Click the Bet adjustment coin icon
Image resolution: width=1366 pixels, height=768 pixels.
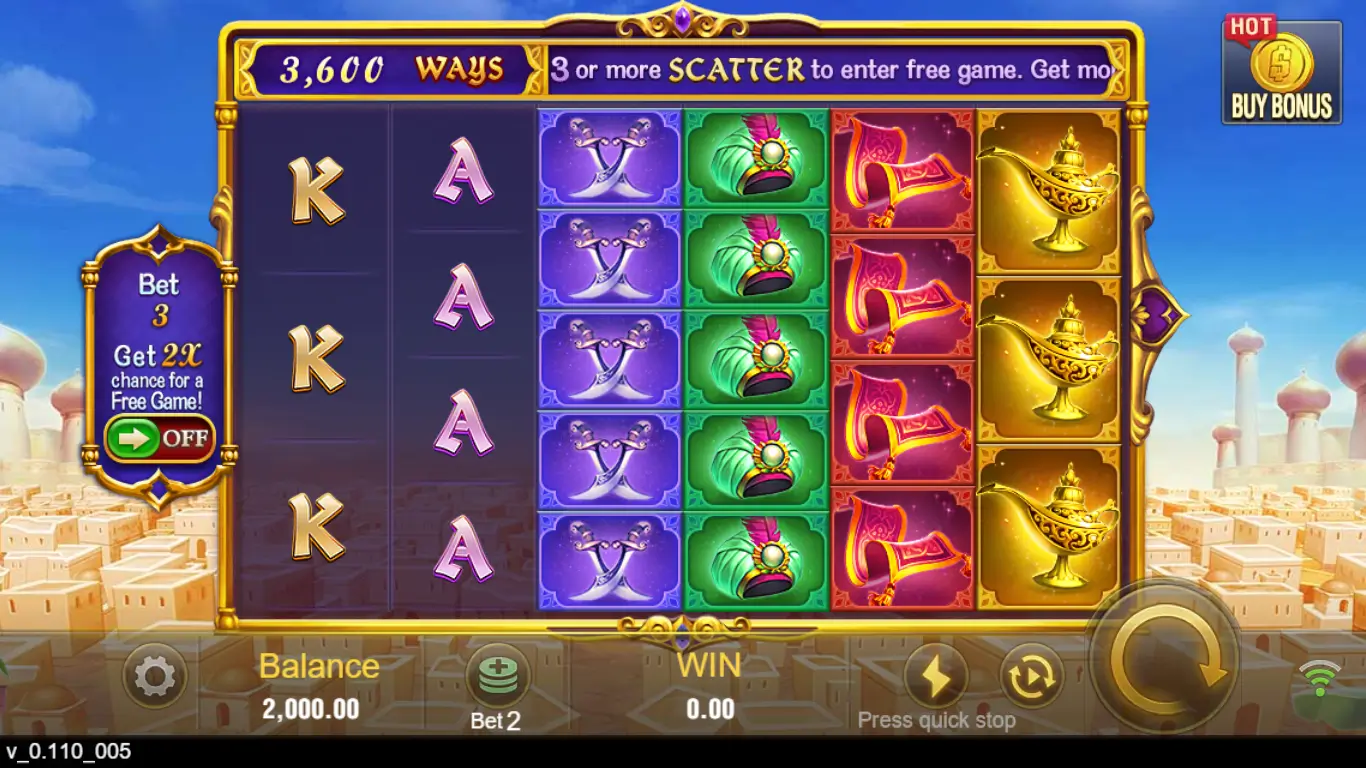(x=497, y=675)
